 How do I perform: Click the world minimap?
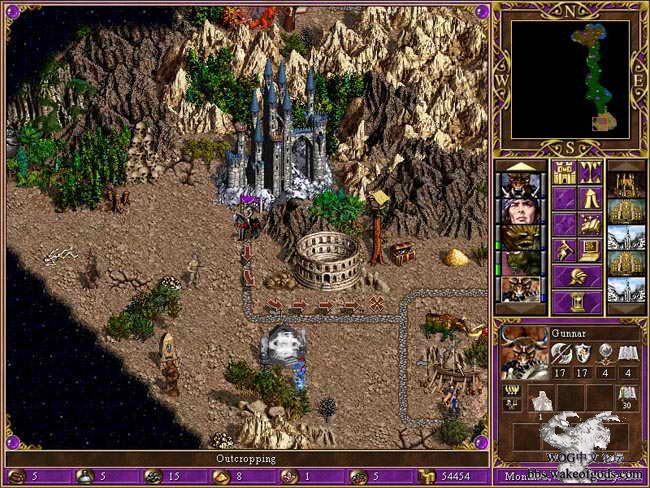pos(570,79)
